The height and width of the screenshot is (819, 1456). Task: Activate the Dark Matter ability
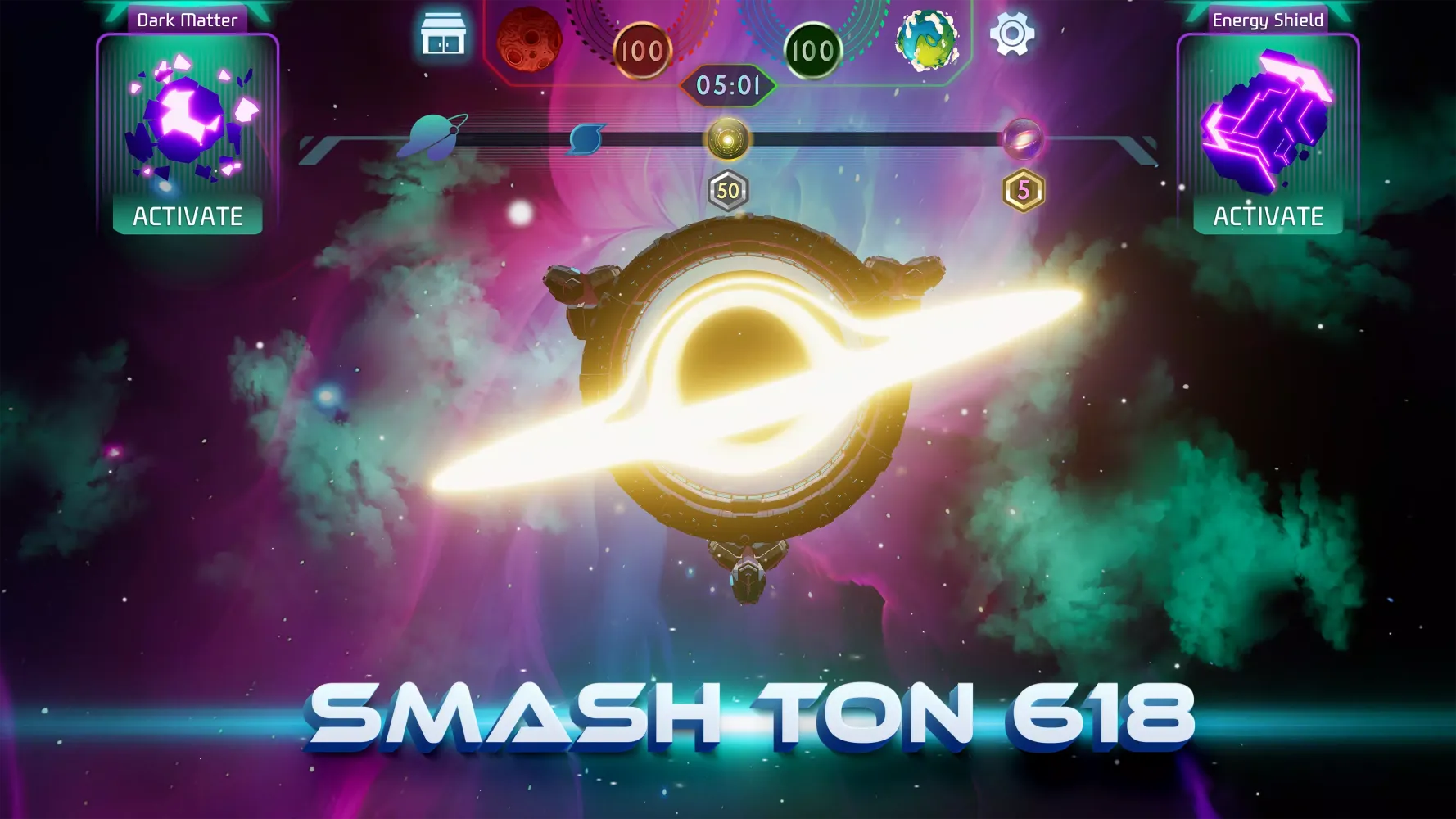187,216
